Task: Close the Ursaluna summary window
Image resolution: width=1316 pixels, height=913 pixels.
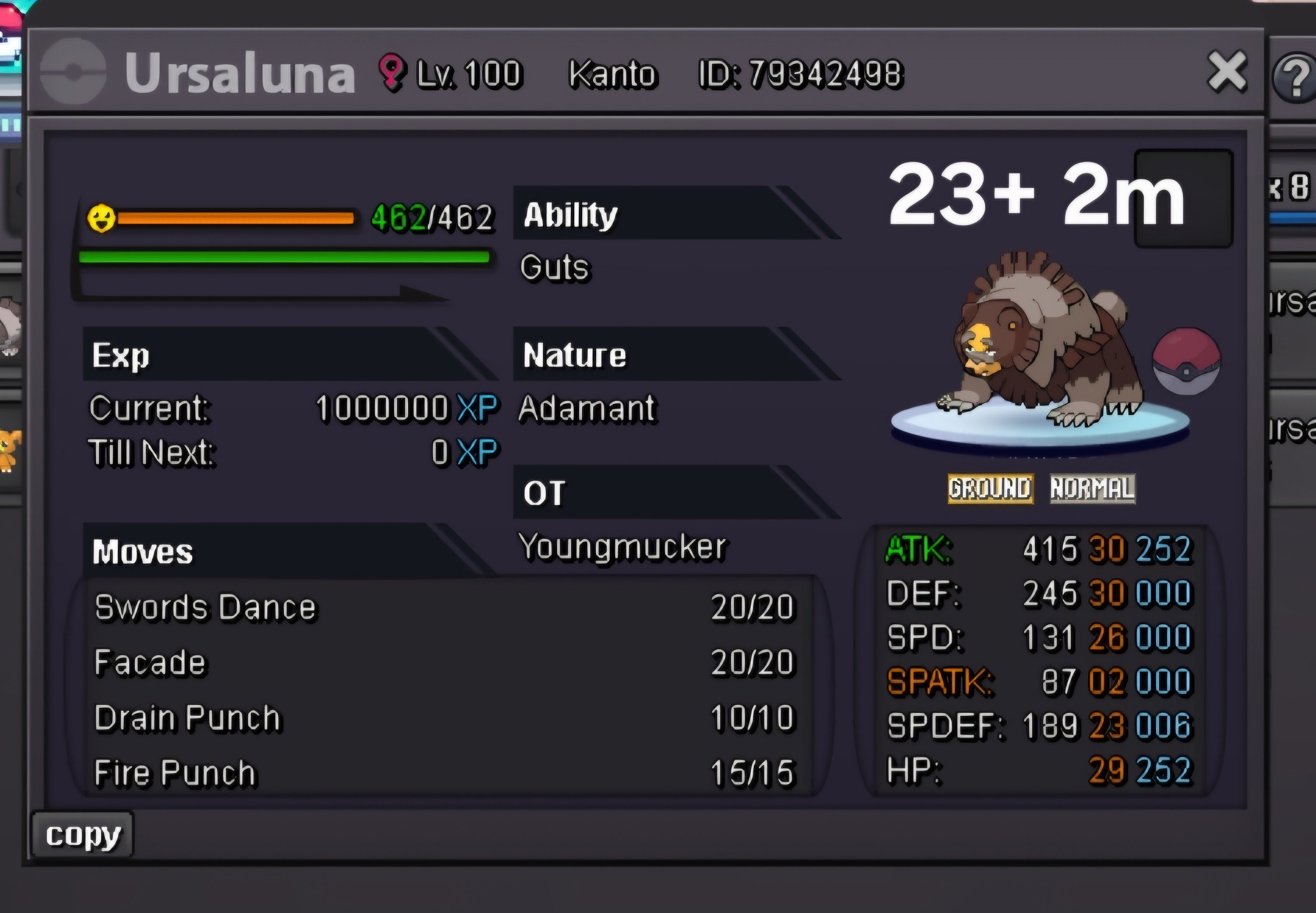Action: tap(1227, 71)
